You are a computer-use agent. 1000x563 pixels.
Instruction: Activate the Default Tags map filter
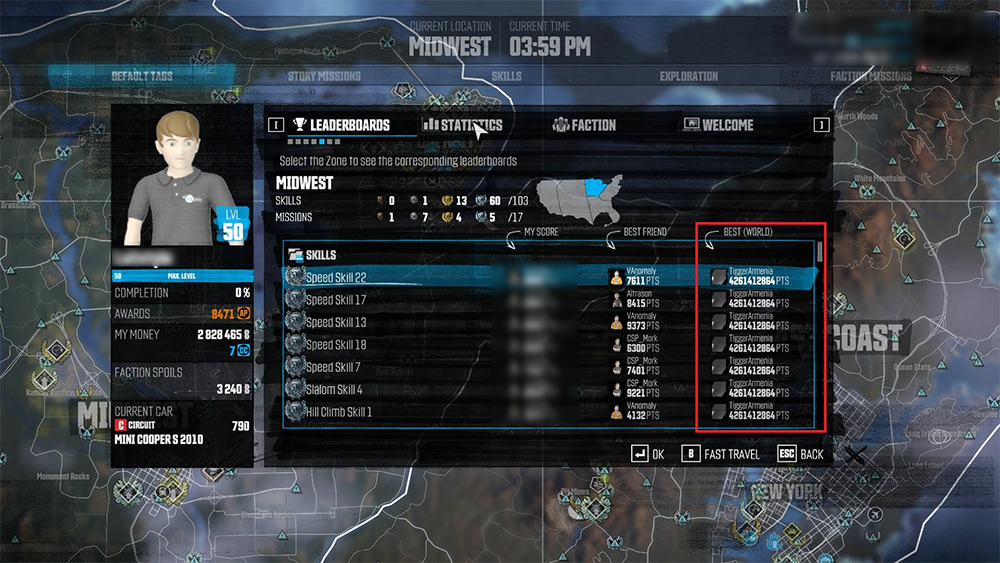(x=142, y=76)
